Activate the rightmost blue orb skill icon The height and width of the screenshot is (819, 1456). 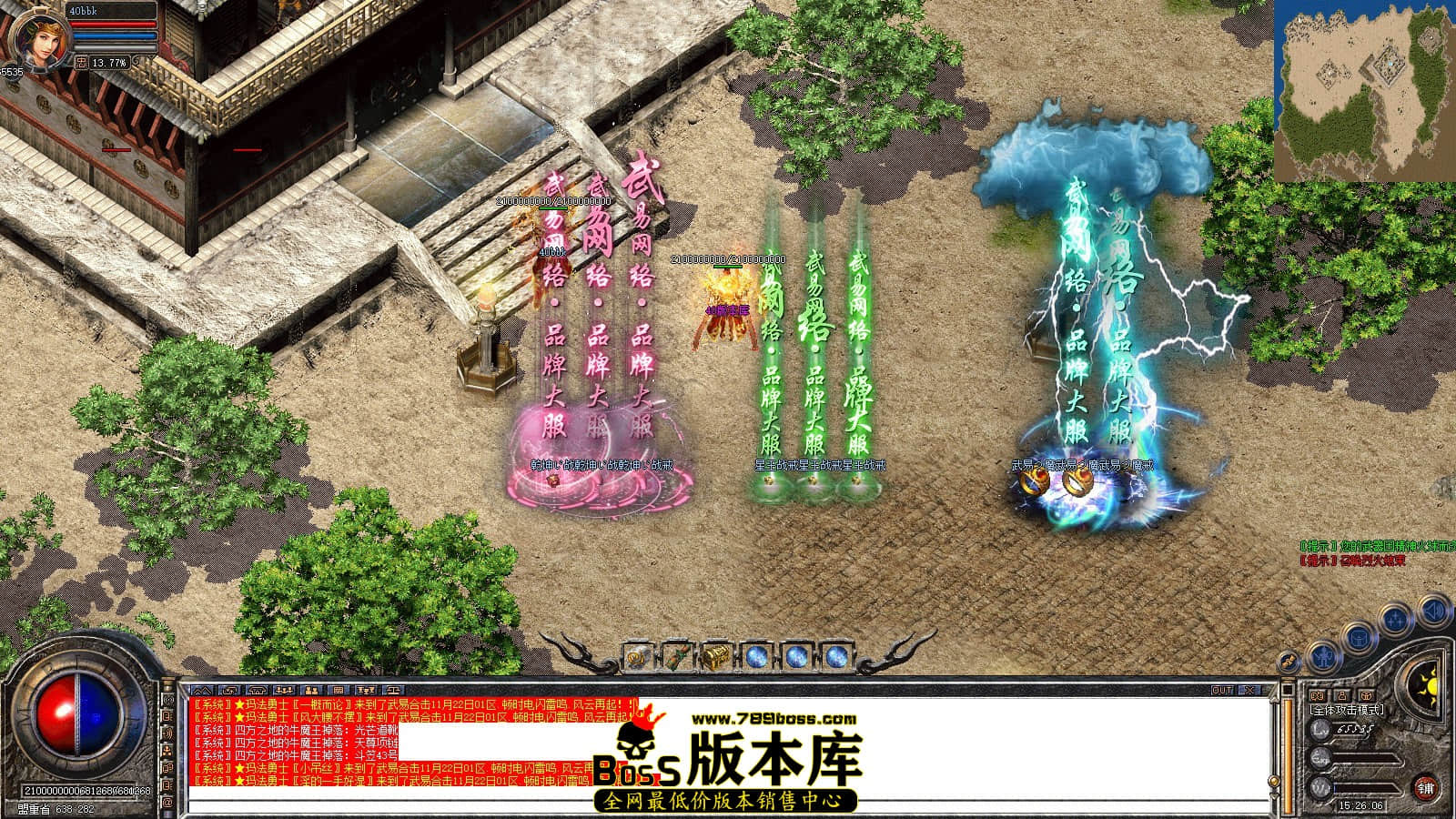click(x=836, y=656)
